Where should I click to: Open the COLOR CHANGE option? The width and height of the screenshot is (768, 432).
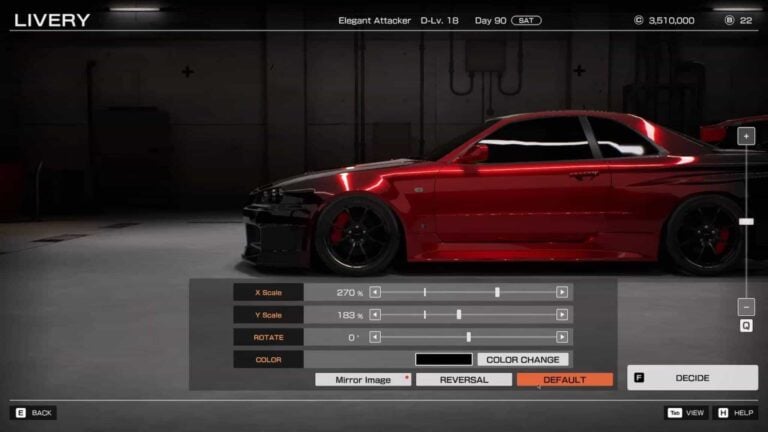click(523, 359)
